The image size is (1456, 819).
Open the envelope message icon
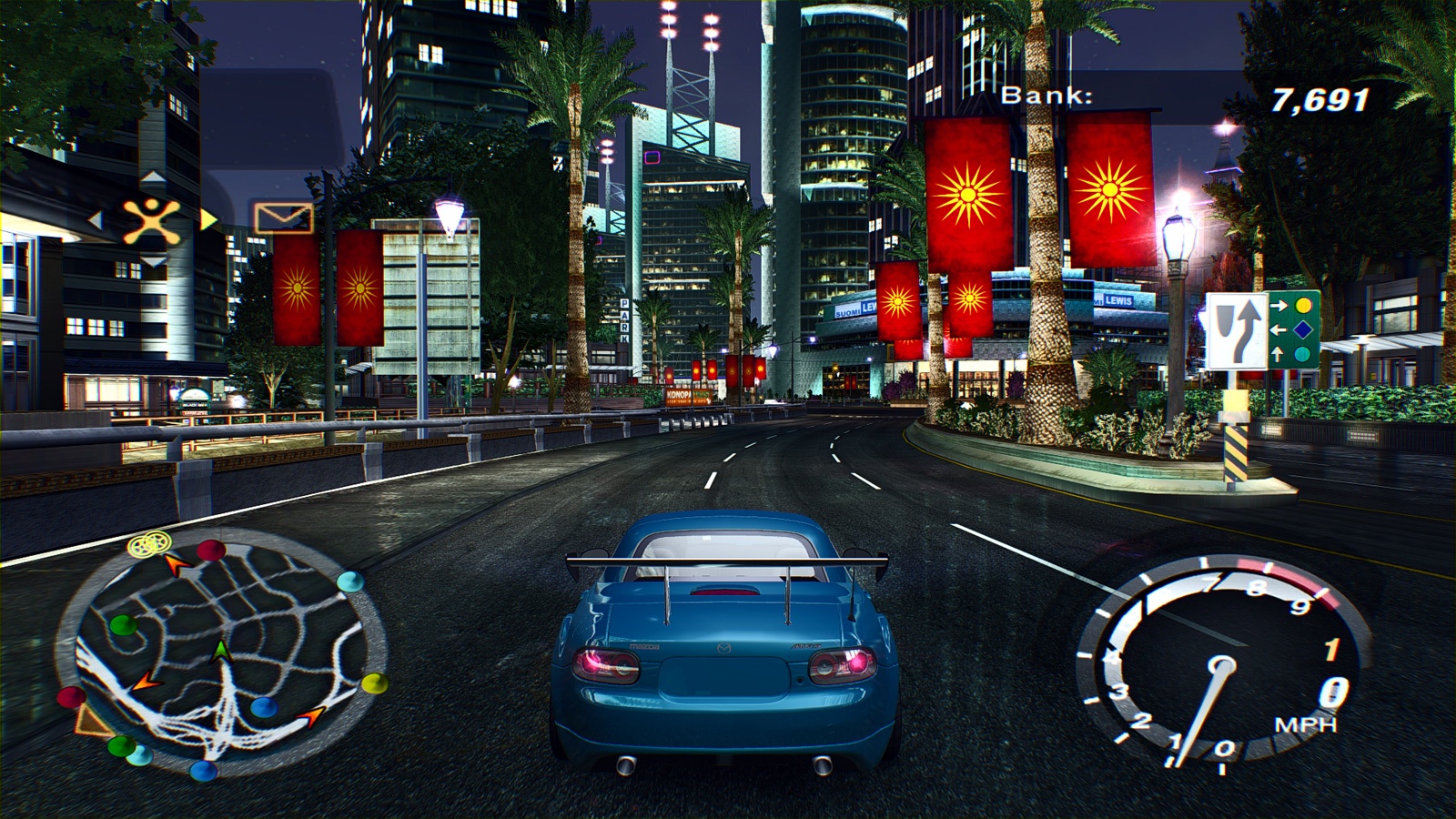[283, 218]
